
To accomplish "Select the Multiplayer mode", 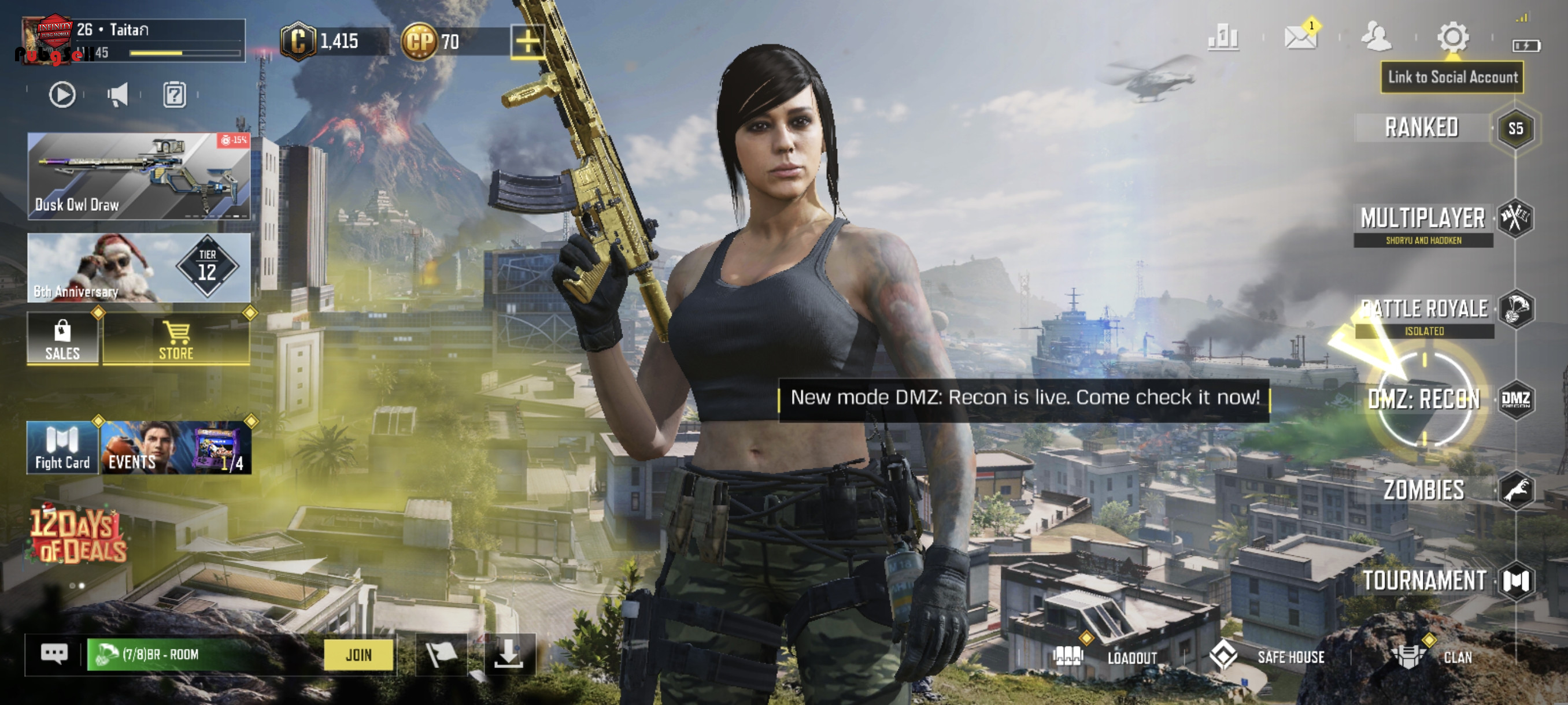I will 1423,218.
